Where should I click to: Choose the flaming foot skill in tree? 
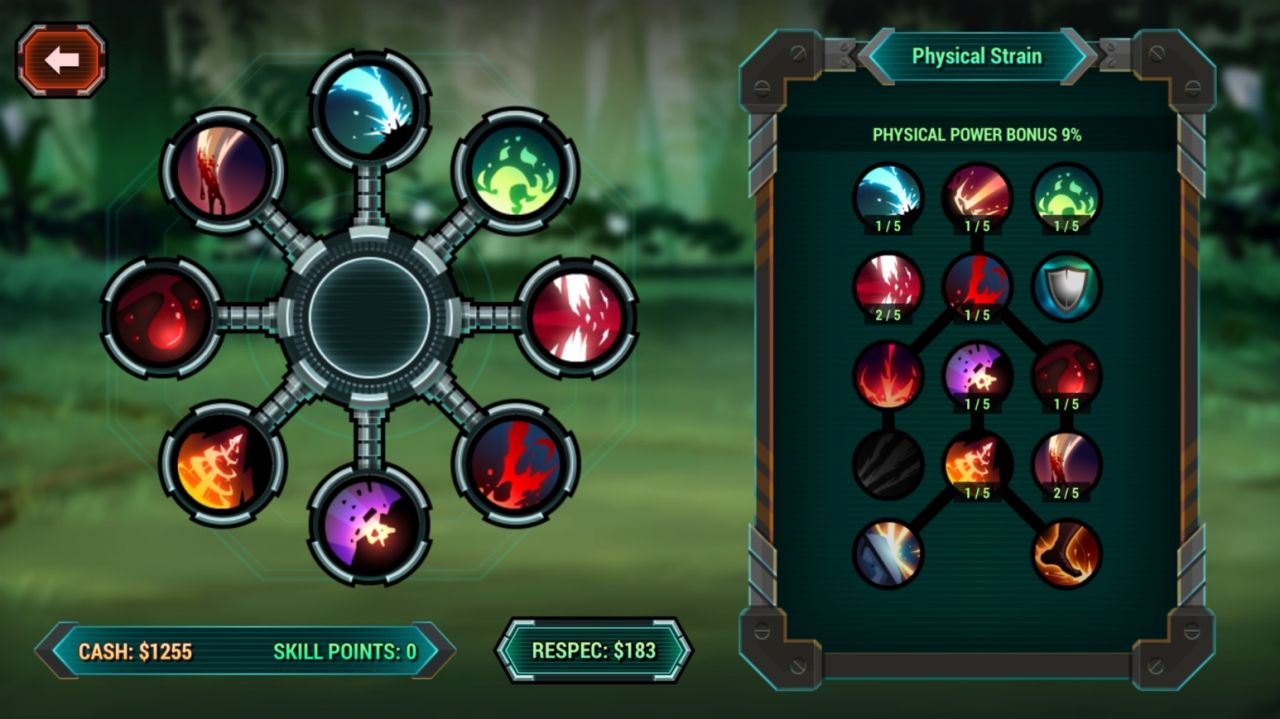tap(1066, 553)
